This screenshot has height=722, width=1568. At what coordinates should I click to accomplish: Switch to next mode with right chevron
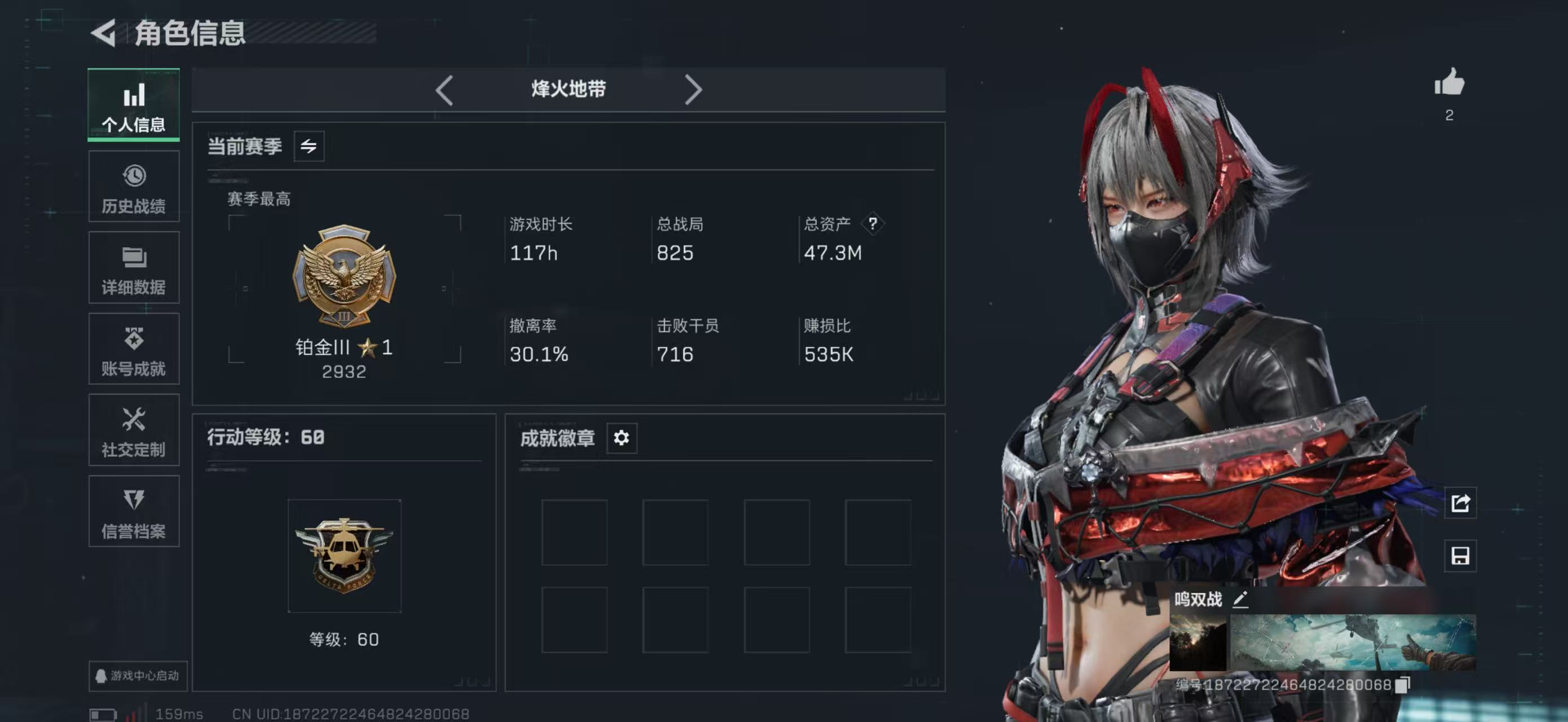tap(694, 89)
